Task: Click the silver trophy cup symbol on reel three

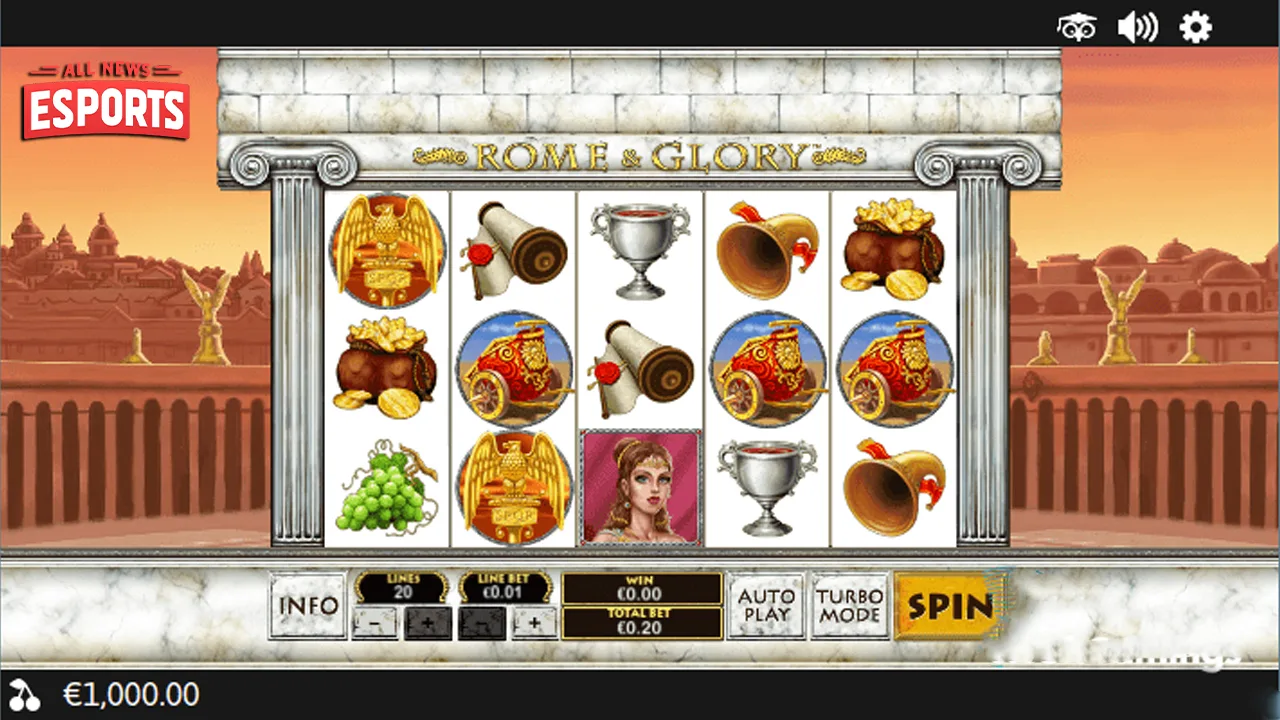Action: (640, 249)
